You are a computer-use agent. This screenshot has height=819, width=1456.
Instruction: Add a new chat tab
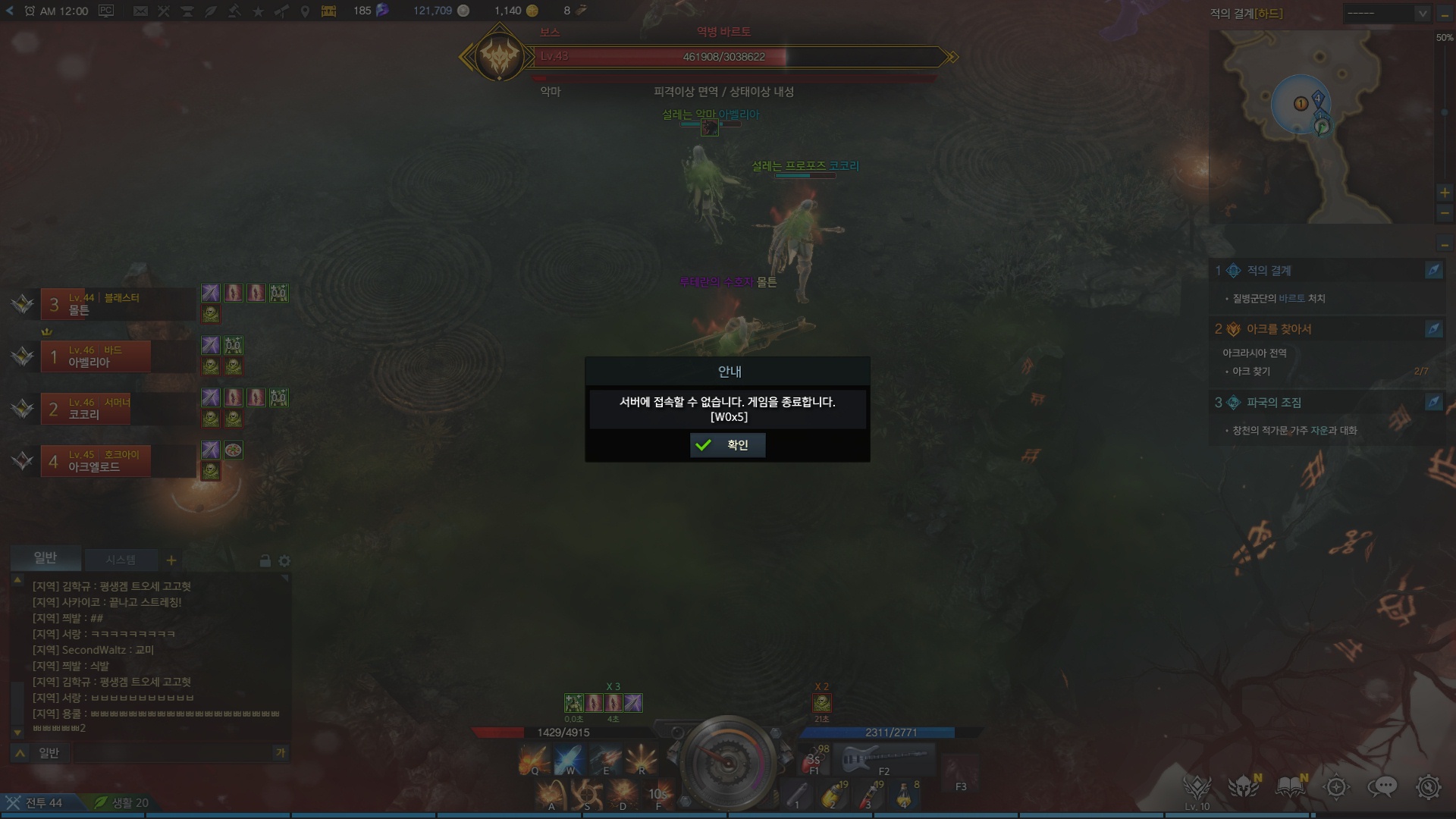coord(171,560)
